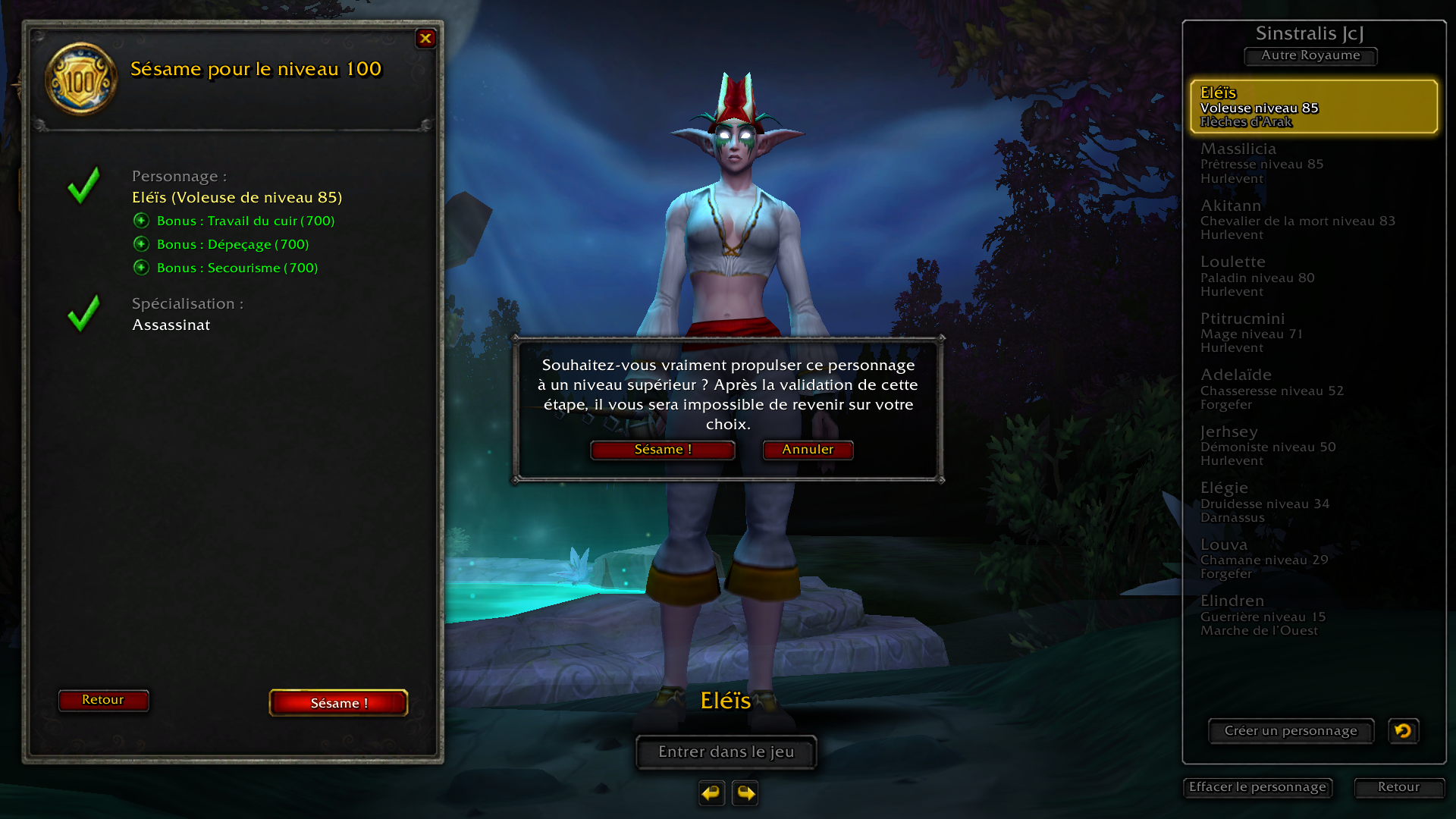Choose the druid Elégie
1456x819 pixels.
click(1313, 502)
